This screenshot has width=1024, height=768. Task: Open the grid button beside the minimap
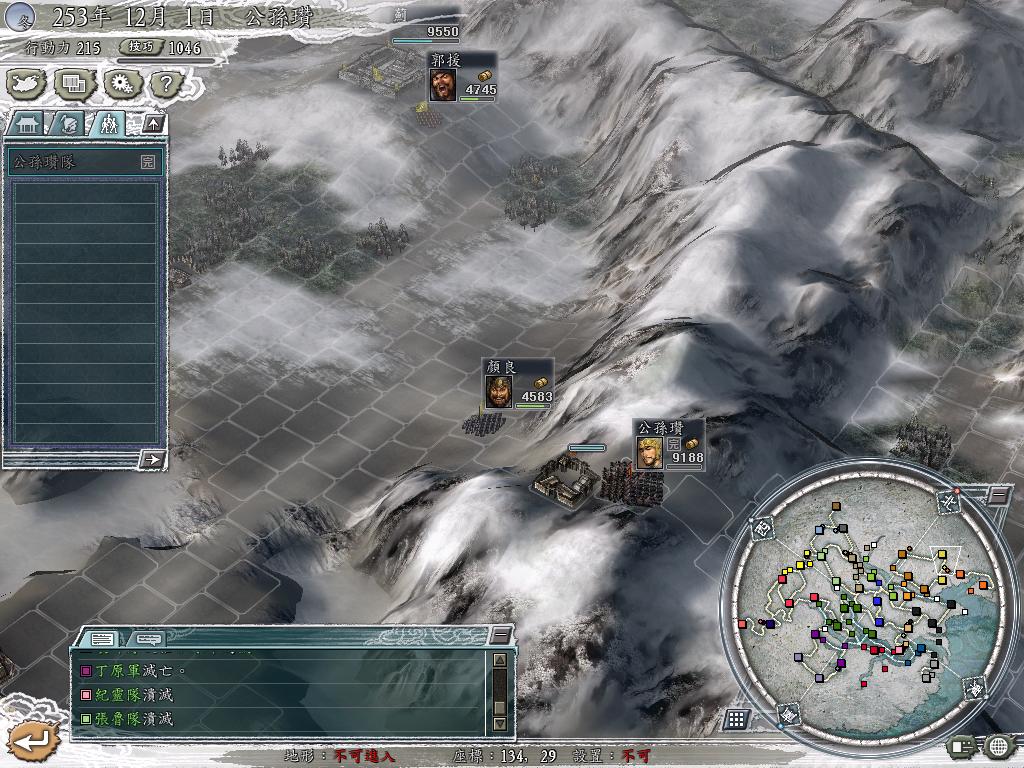click(736, 718)
